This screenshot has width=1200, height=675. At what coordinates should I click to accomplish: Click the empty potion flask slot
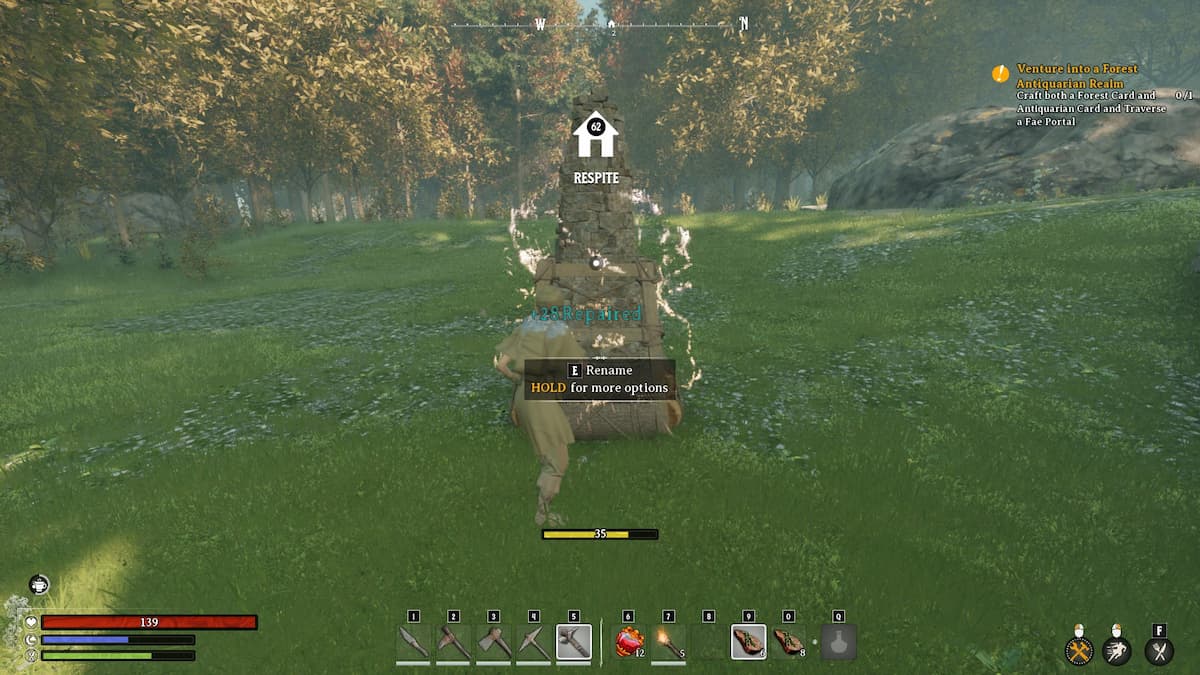838,642
